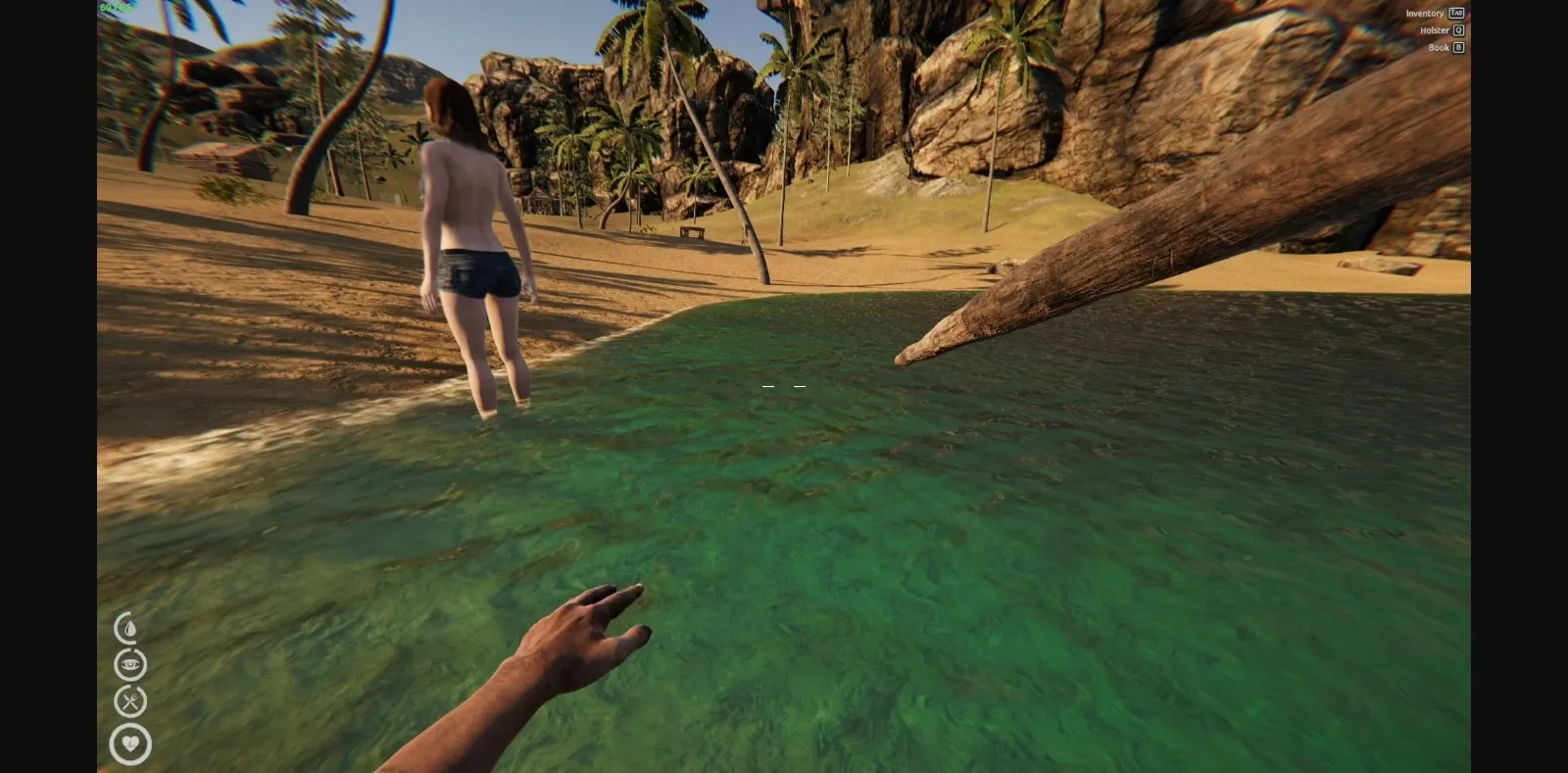Click the TAB key icon beside Inventory
1568x773 pixels.
(1457, 13)
